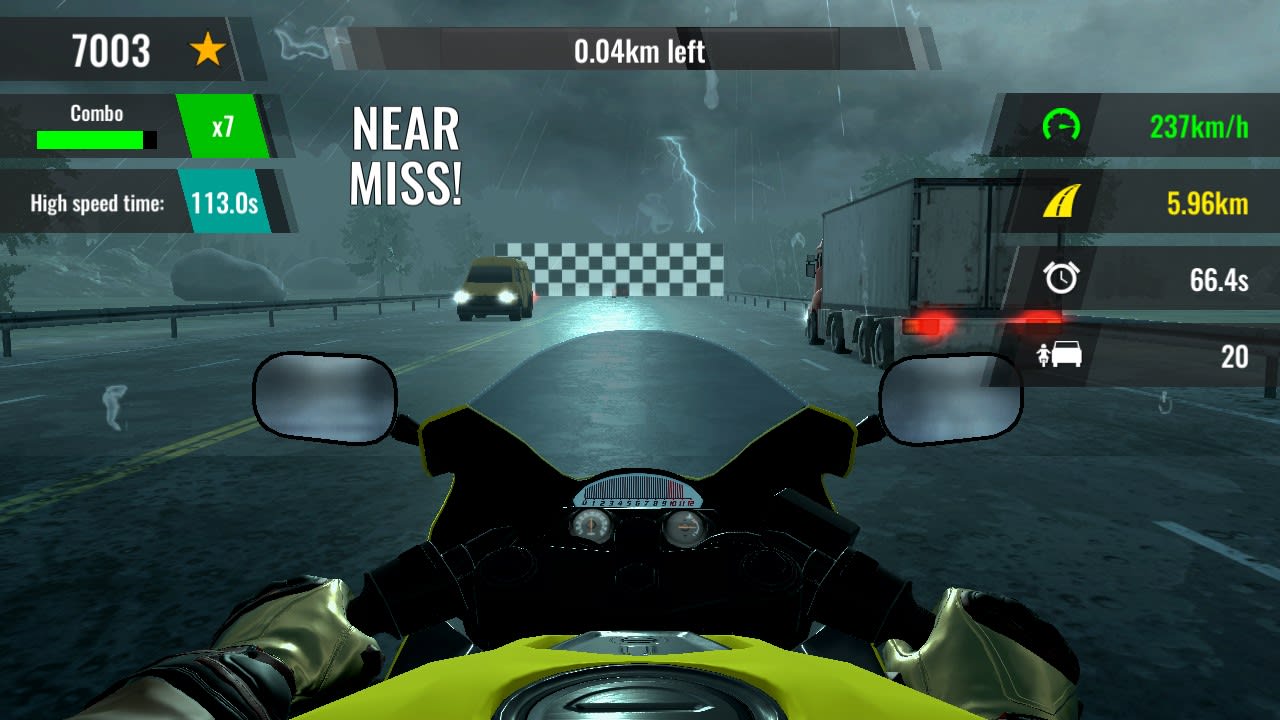Click the checkered finish line banner

tap(610, 265)
